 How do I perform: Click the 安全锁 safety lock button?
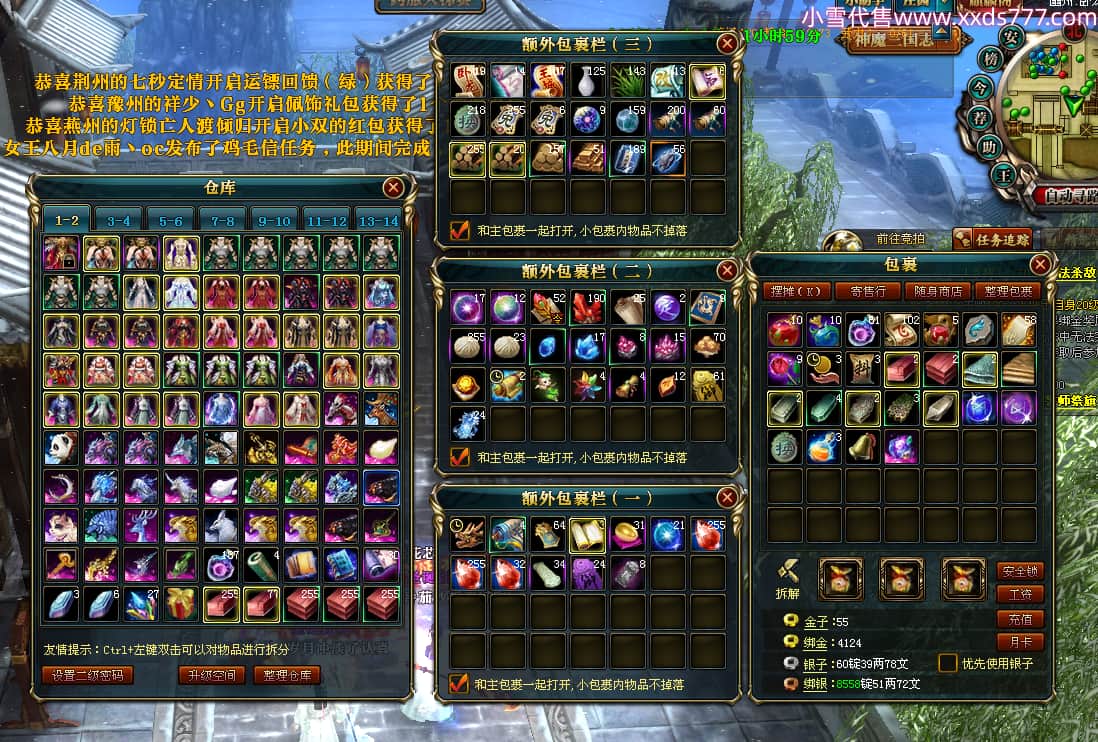pos(1018,571)
